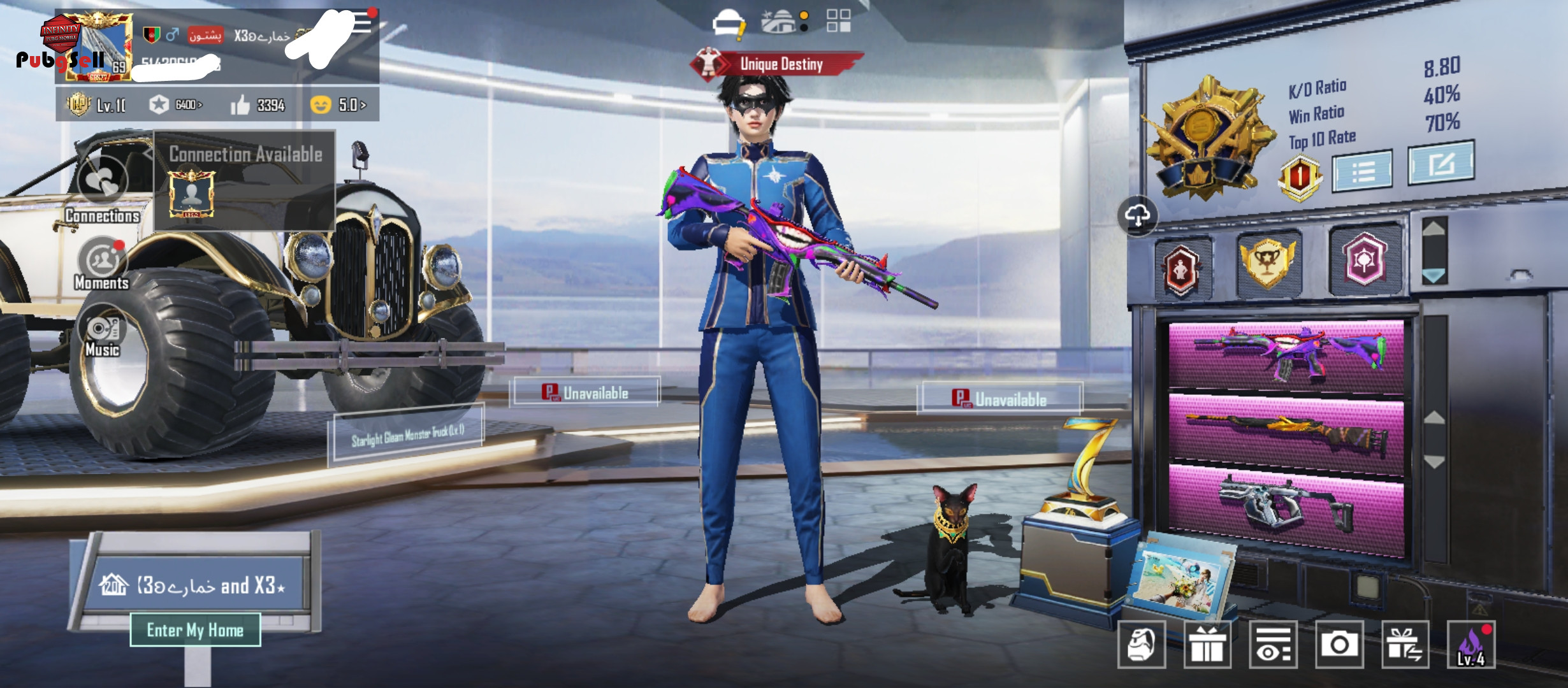Open the hamburger menu at top left
The height and width of the screenshot is (688, 1568).
pyautogui.click(x=361, y=22)
